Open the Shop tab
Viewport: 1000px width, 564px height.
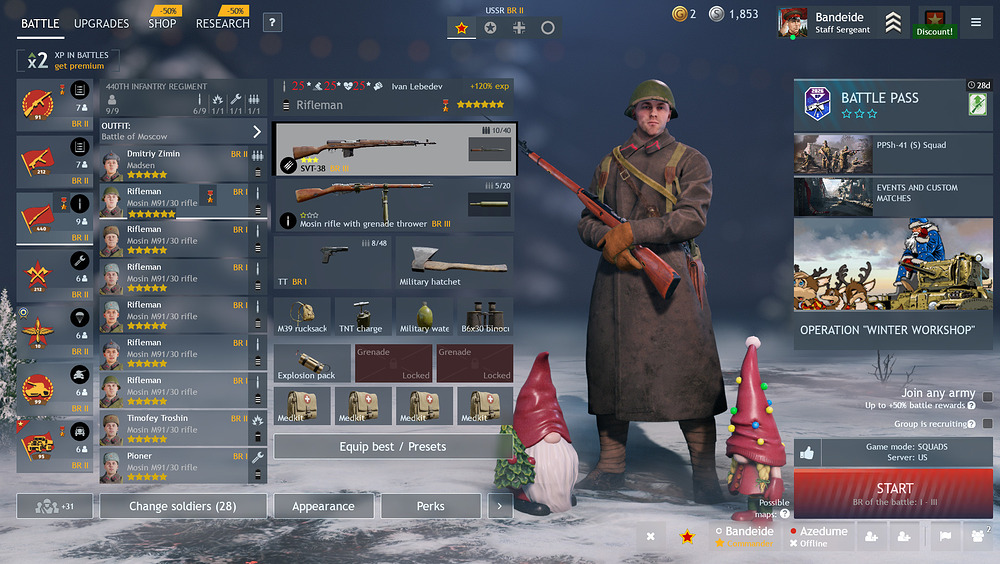coord(162,23)
